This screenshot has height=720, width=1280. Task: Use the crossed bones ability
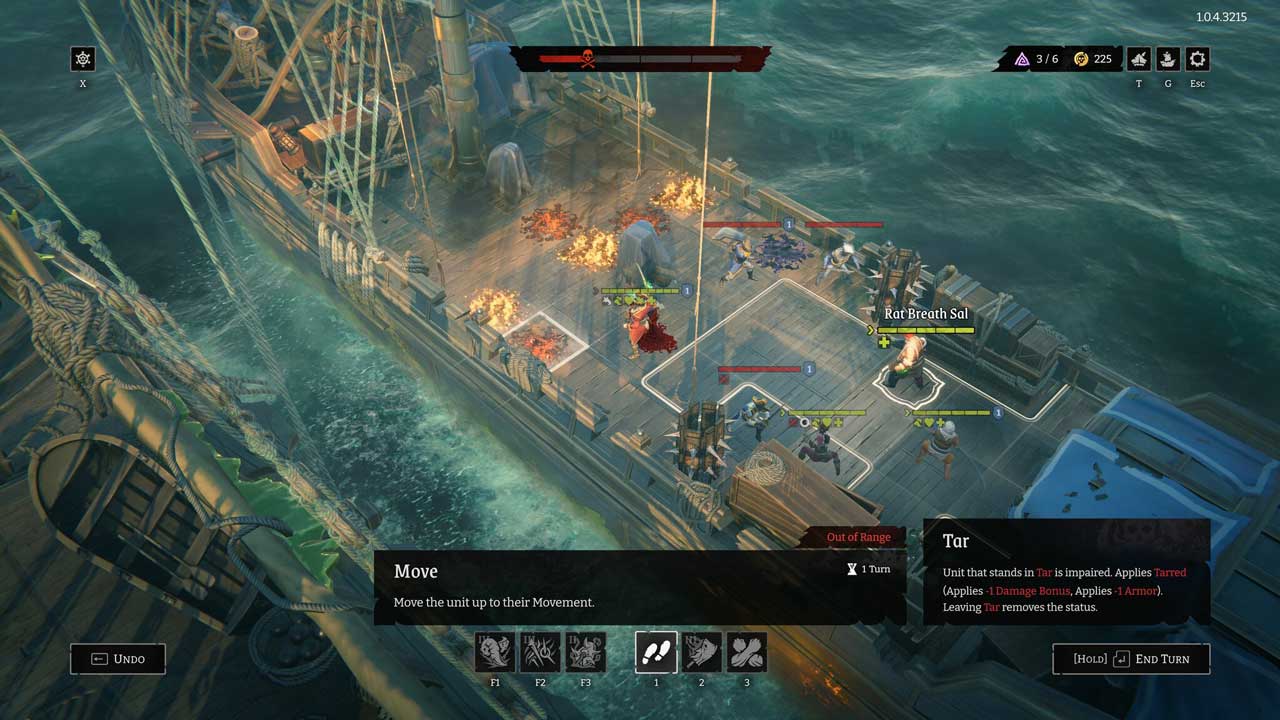746,652
